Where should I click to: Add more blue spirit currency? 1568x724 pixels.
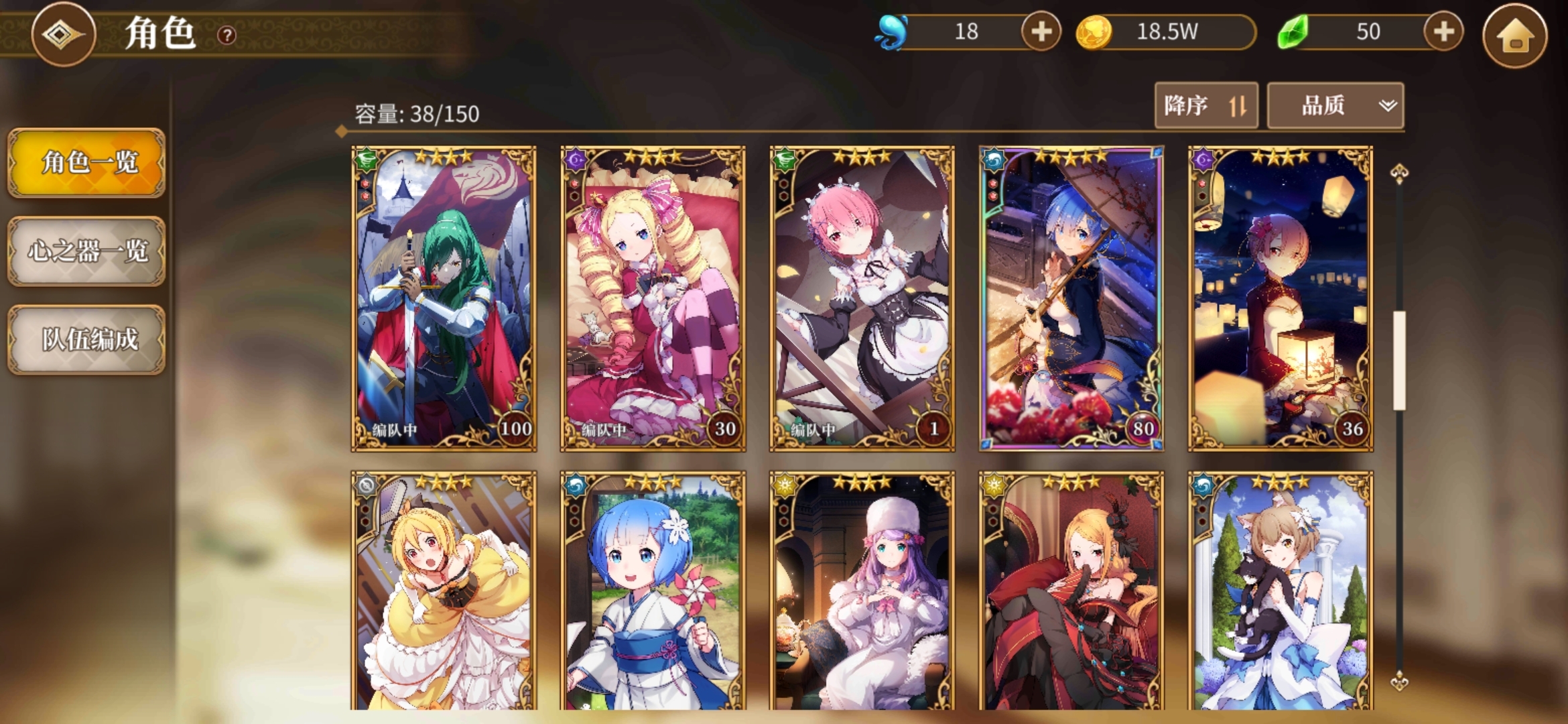[1041, 32]
